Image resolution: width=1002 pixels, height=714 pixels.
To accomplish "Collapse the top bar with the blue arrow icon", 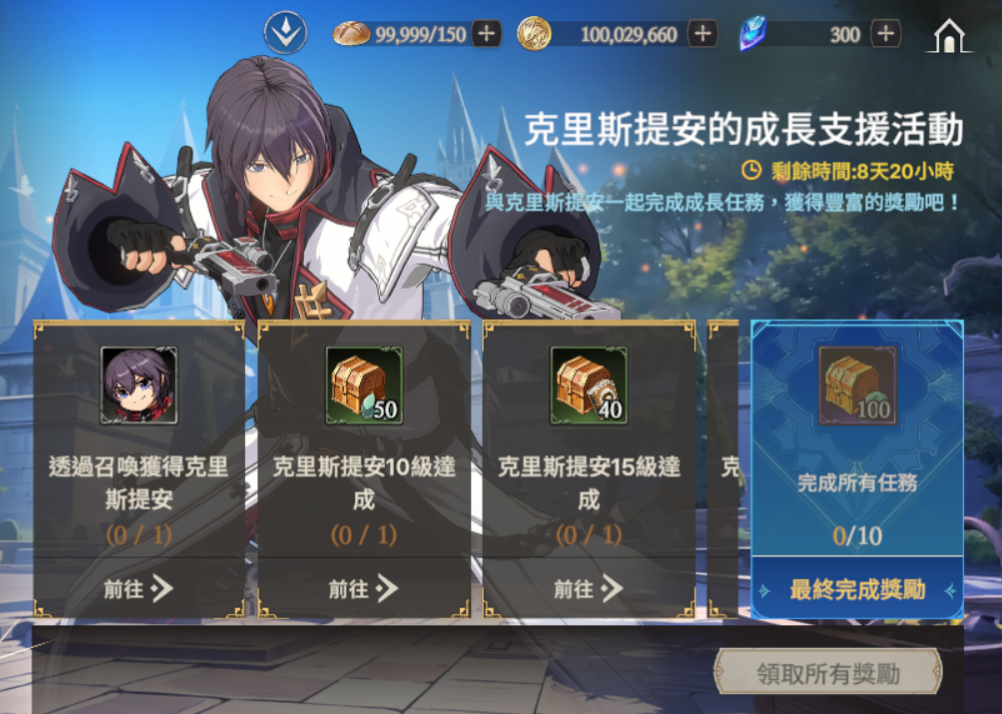I will (x=285, y=34).
